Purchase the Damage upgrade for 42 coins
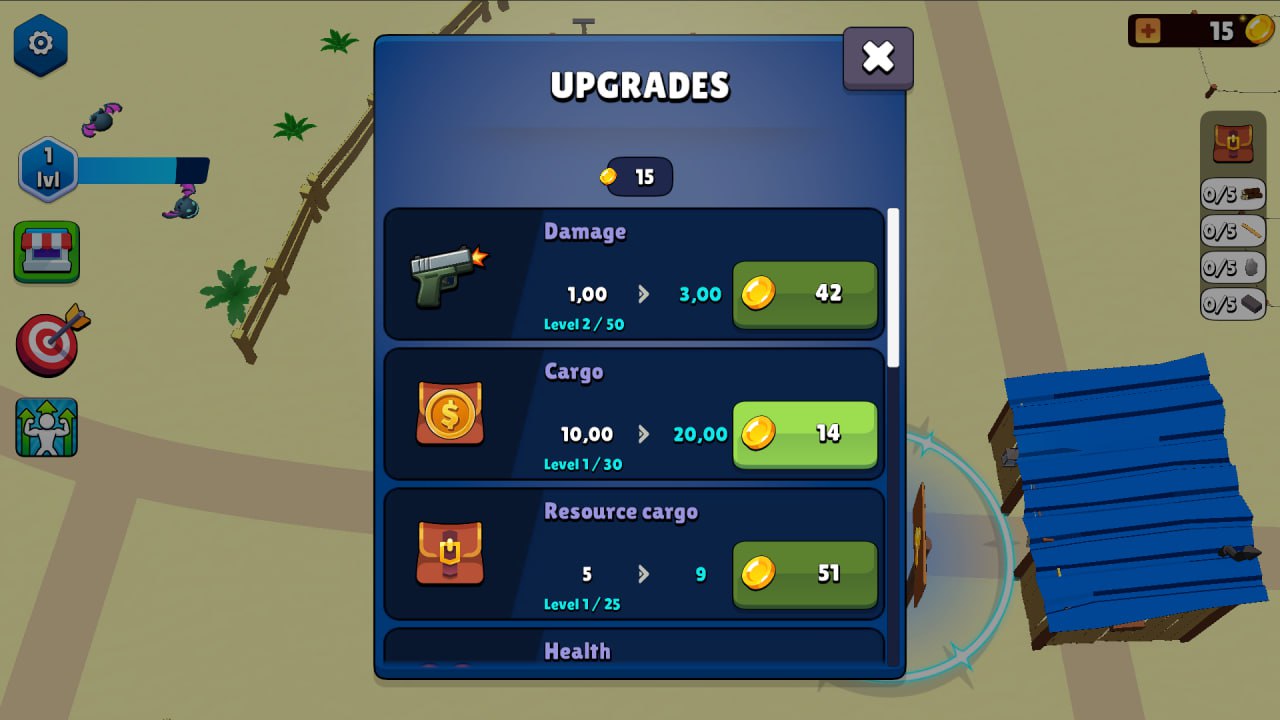 tap(804, 294)
